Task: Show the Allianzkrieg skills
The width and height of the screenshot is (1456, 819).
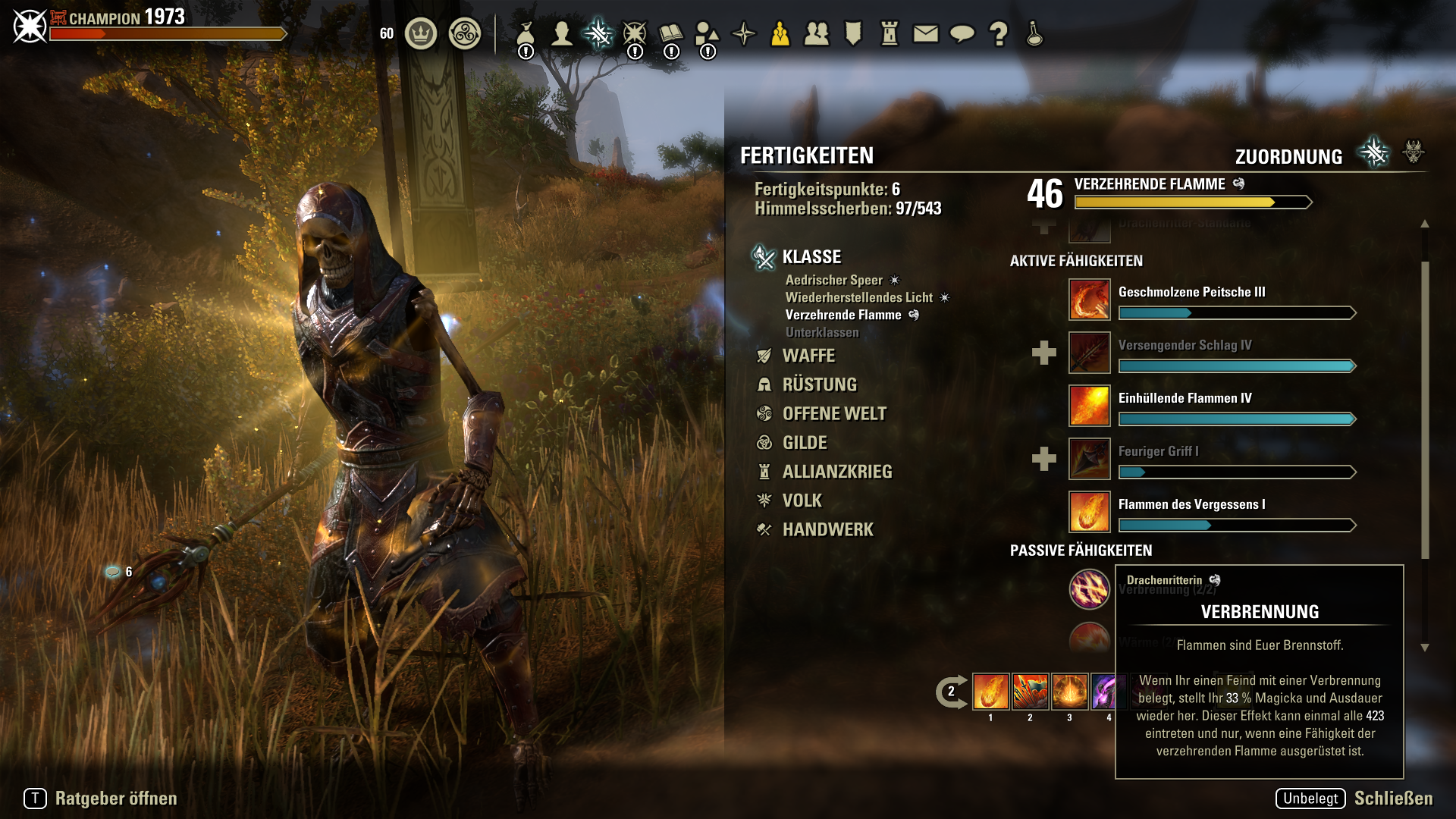Action: [x=837, y=472]
